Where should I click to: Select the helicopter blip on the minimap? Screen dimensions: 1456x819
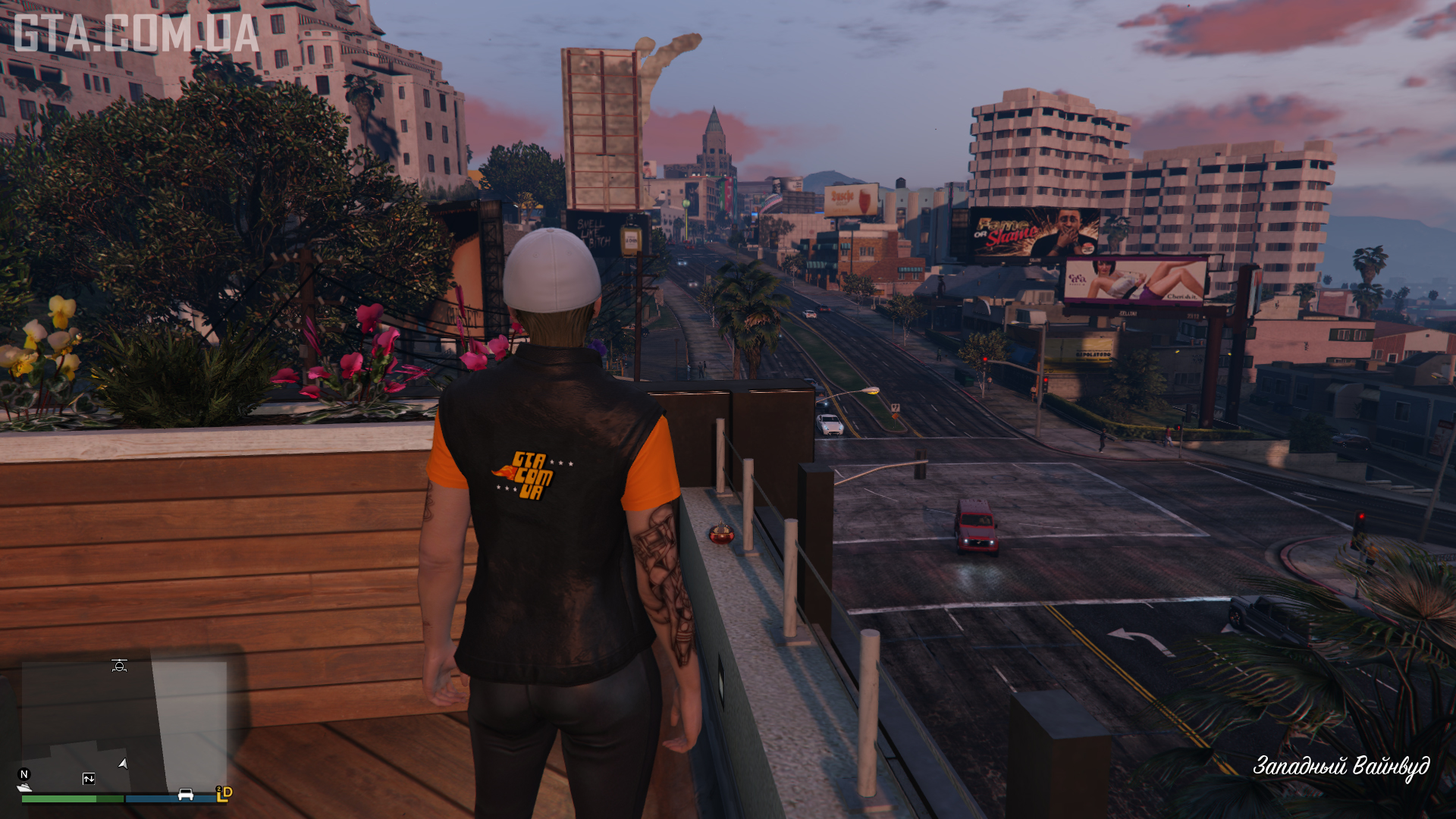(x=119, y=666)
